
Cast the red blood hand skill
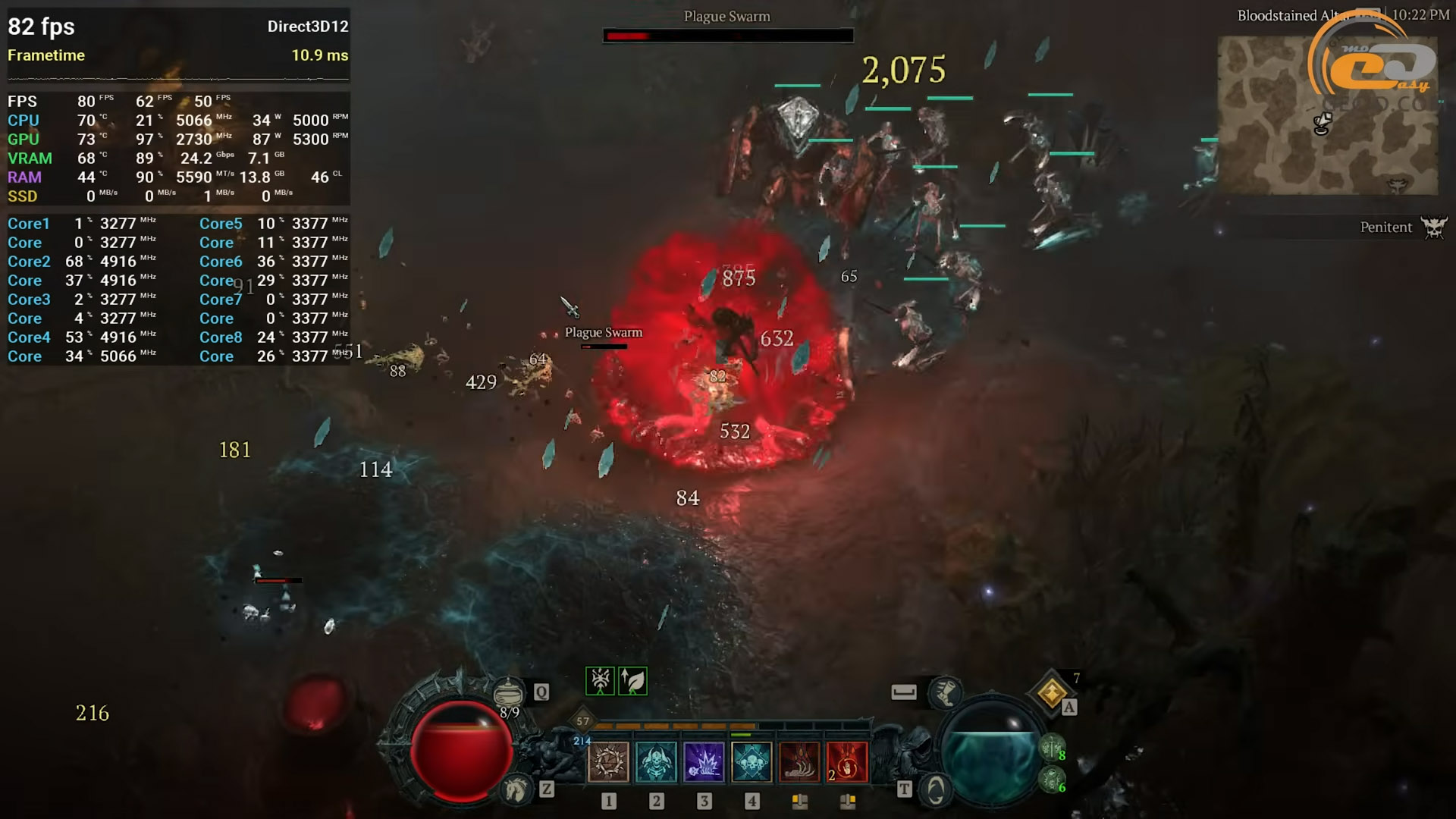(x=847, y=761)
